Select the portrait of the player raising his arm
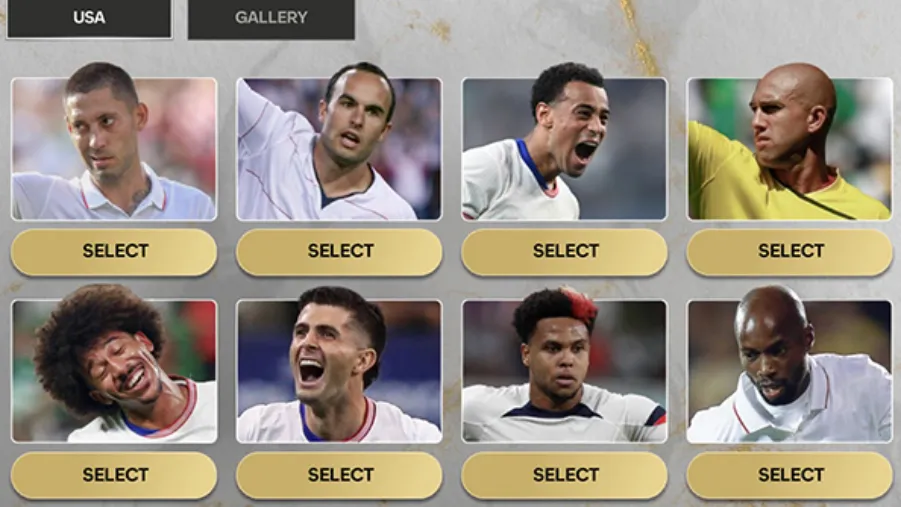901x507 pixels. point(339,149)
